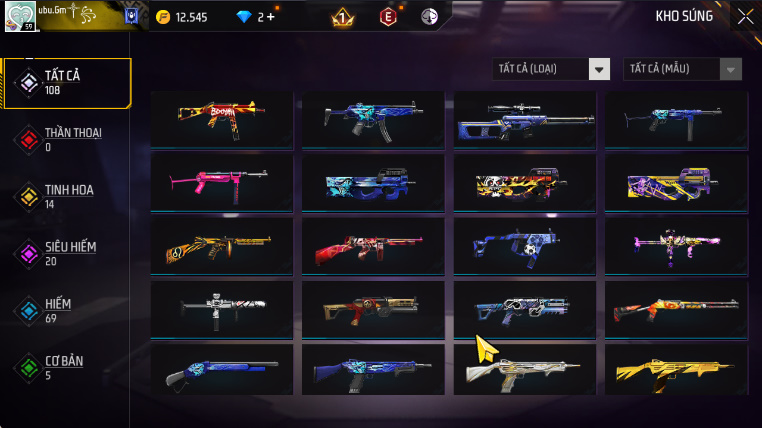Switch to the Tất Cả category tab
Screen dimensions: 762x428
67,83
